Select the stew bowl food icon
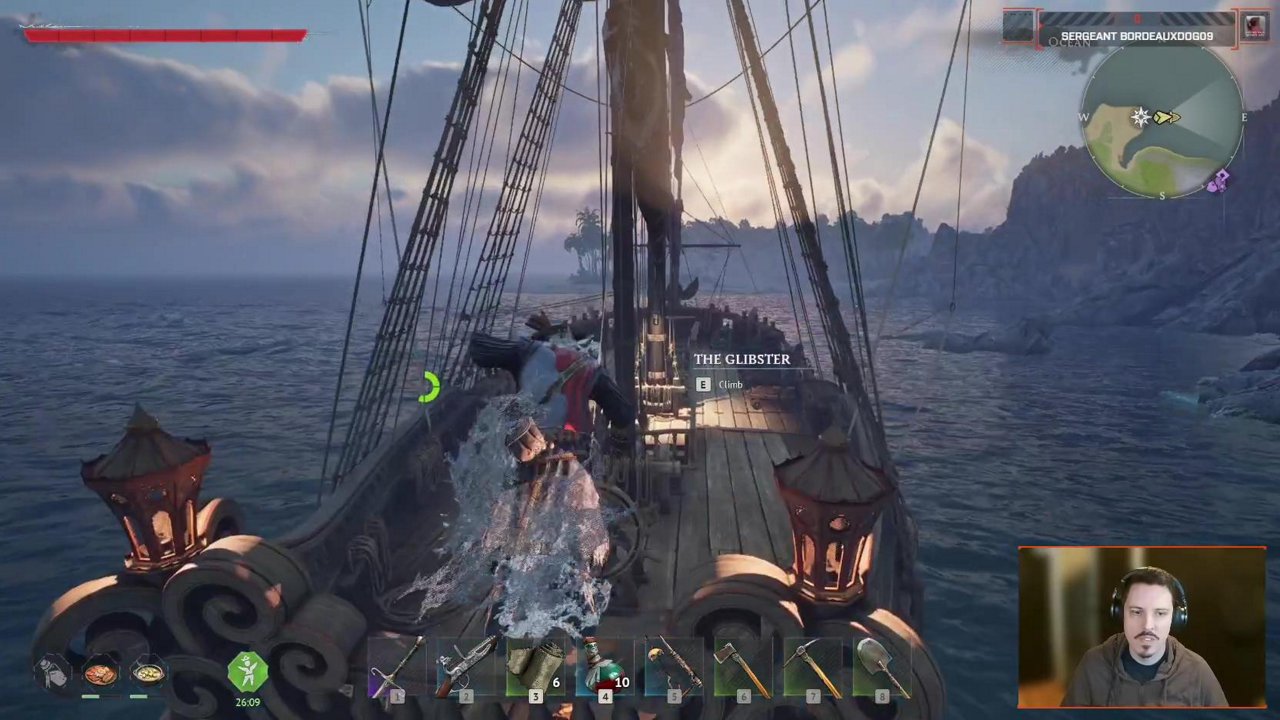Image resolution: width=1280 pixels, height=720 pixels. click(x=147, y=673)
